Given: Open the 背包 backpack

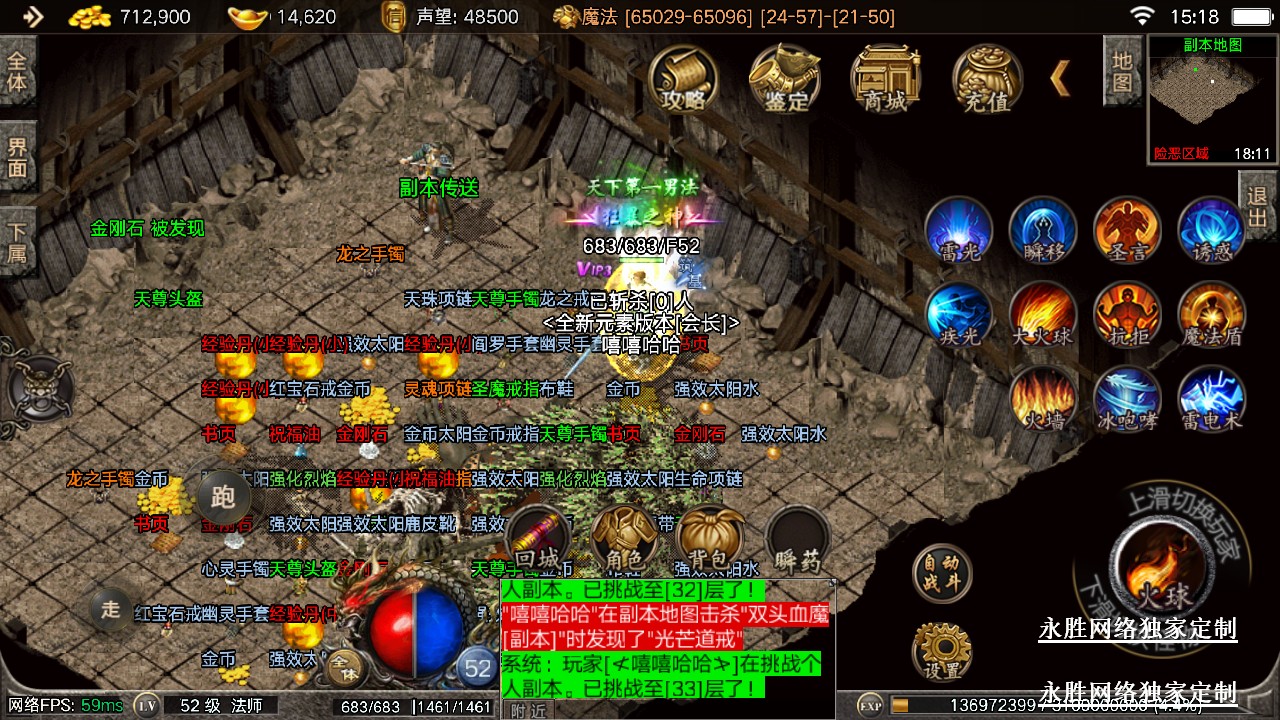Looking at the screenshot, I should [710, 538].
